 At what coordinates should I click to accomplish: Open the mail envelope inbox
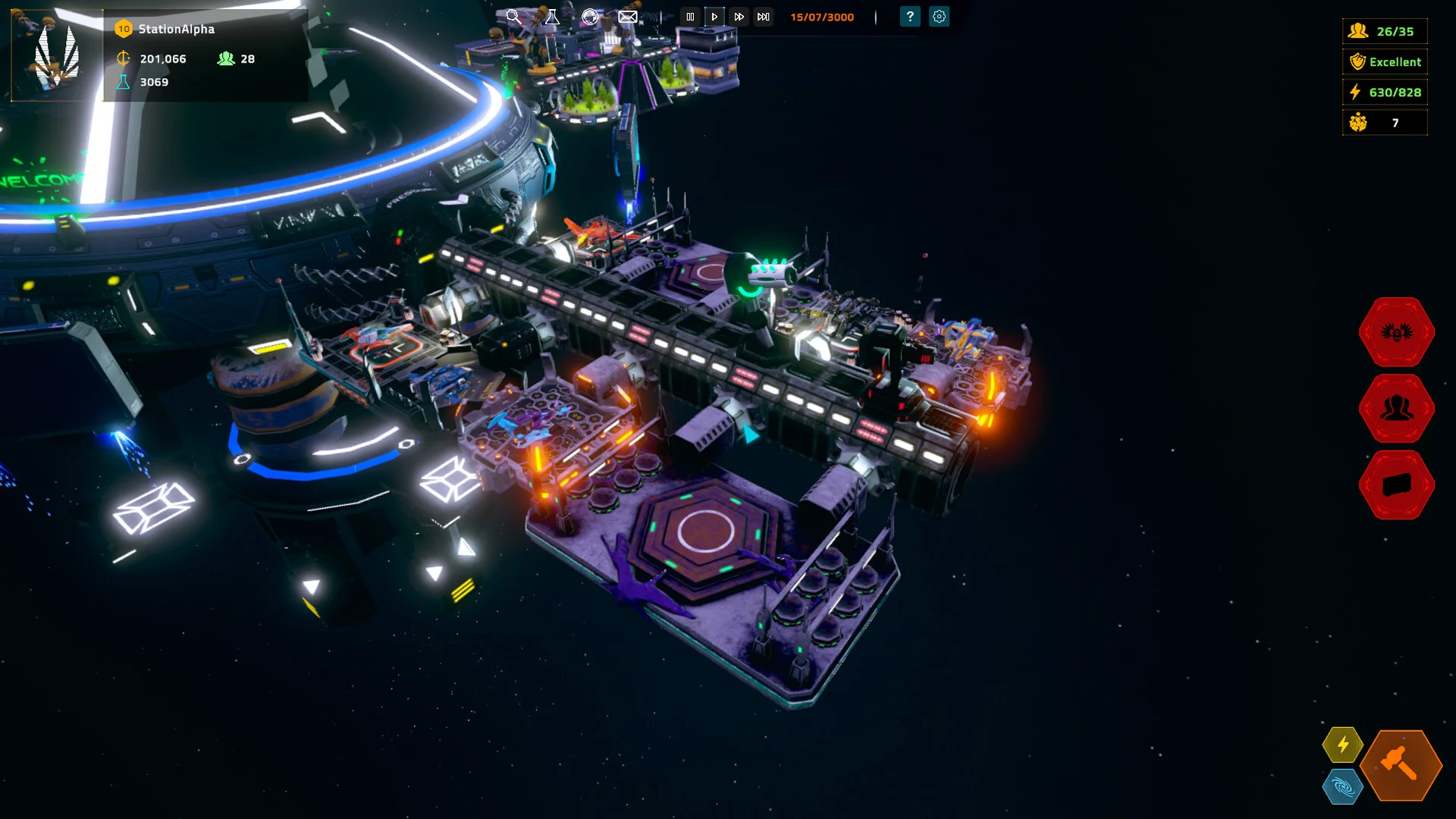point(628,17)
